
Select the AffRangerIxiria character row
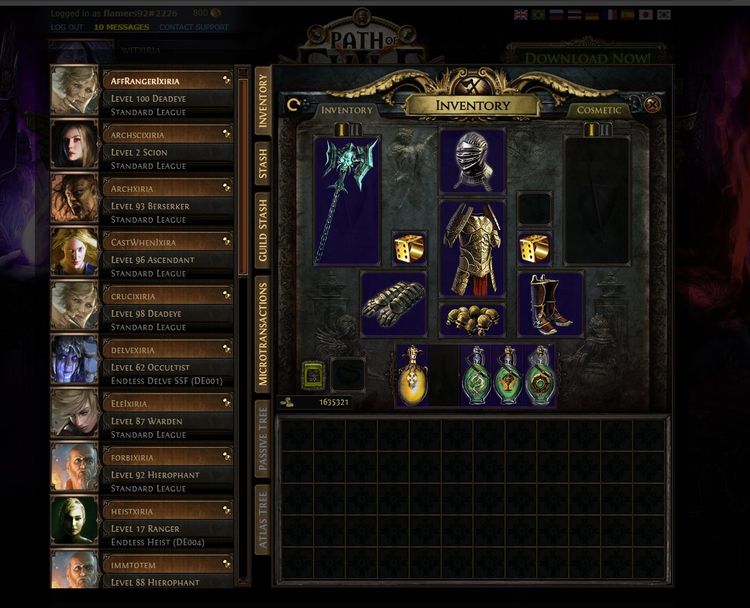tap(167, 89)
